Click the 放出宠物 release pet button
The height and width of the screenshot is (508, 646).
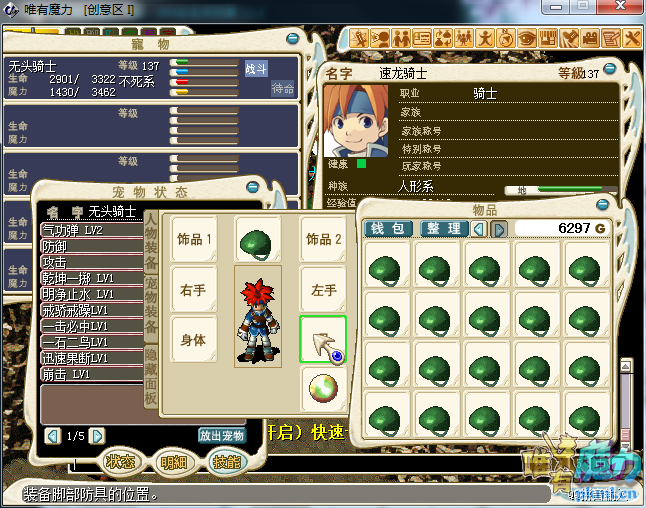[221, 436]
